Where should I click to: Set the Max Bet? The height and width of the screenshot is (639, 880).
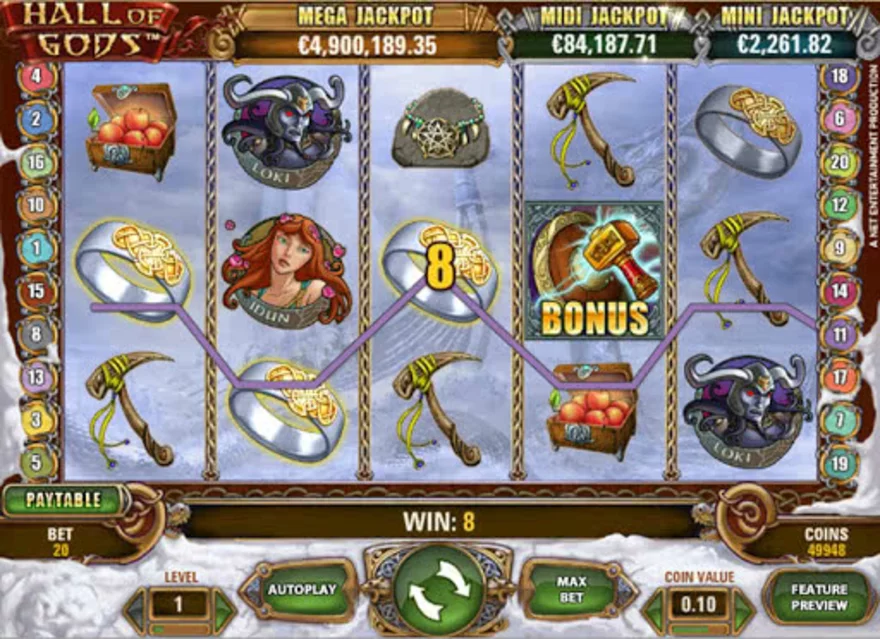573,590
